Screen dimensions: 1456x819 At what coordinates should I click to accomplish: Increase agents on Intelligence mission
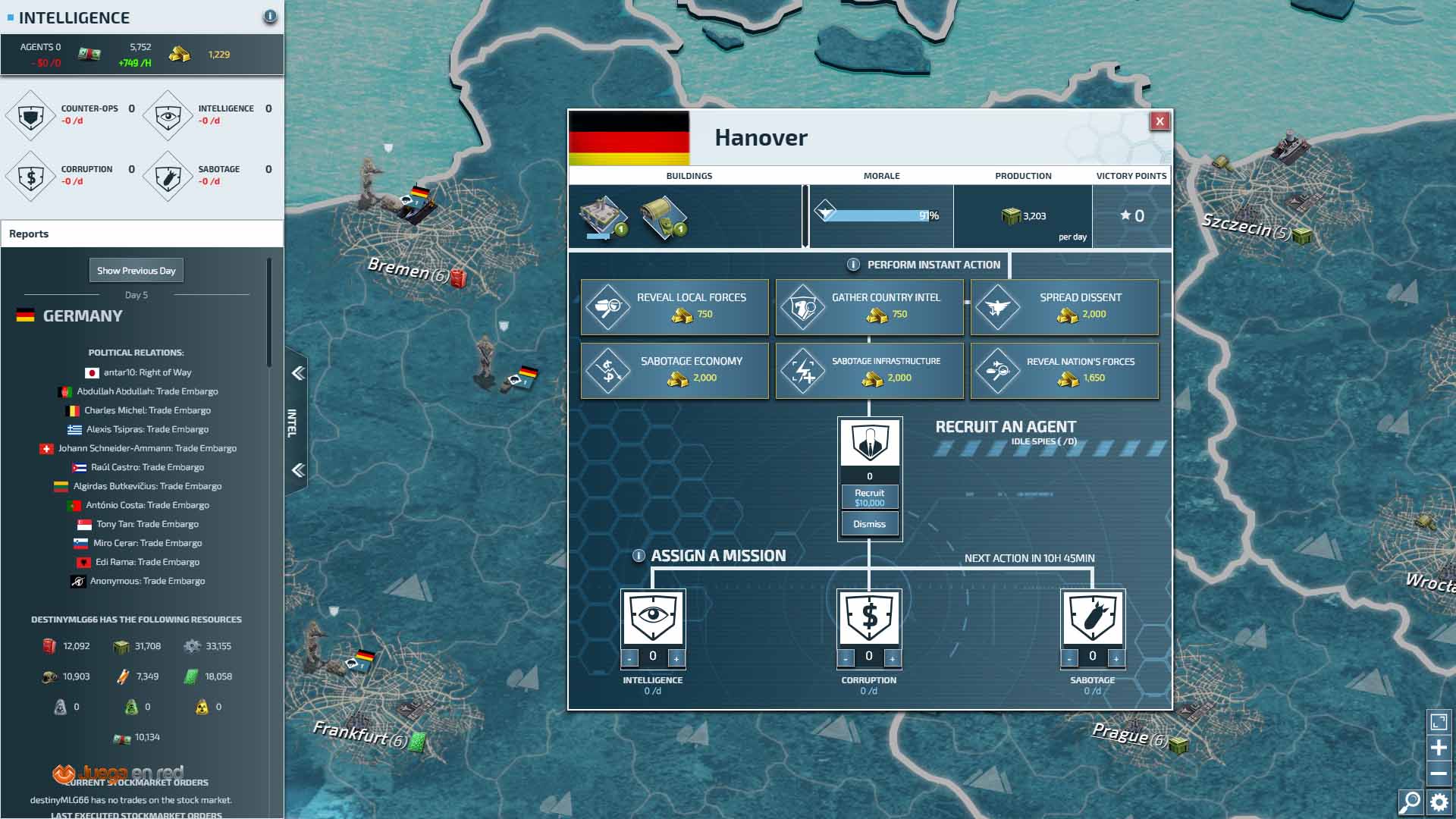tap(676, 658)
